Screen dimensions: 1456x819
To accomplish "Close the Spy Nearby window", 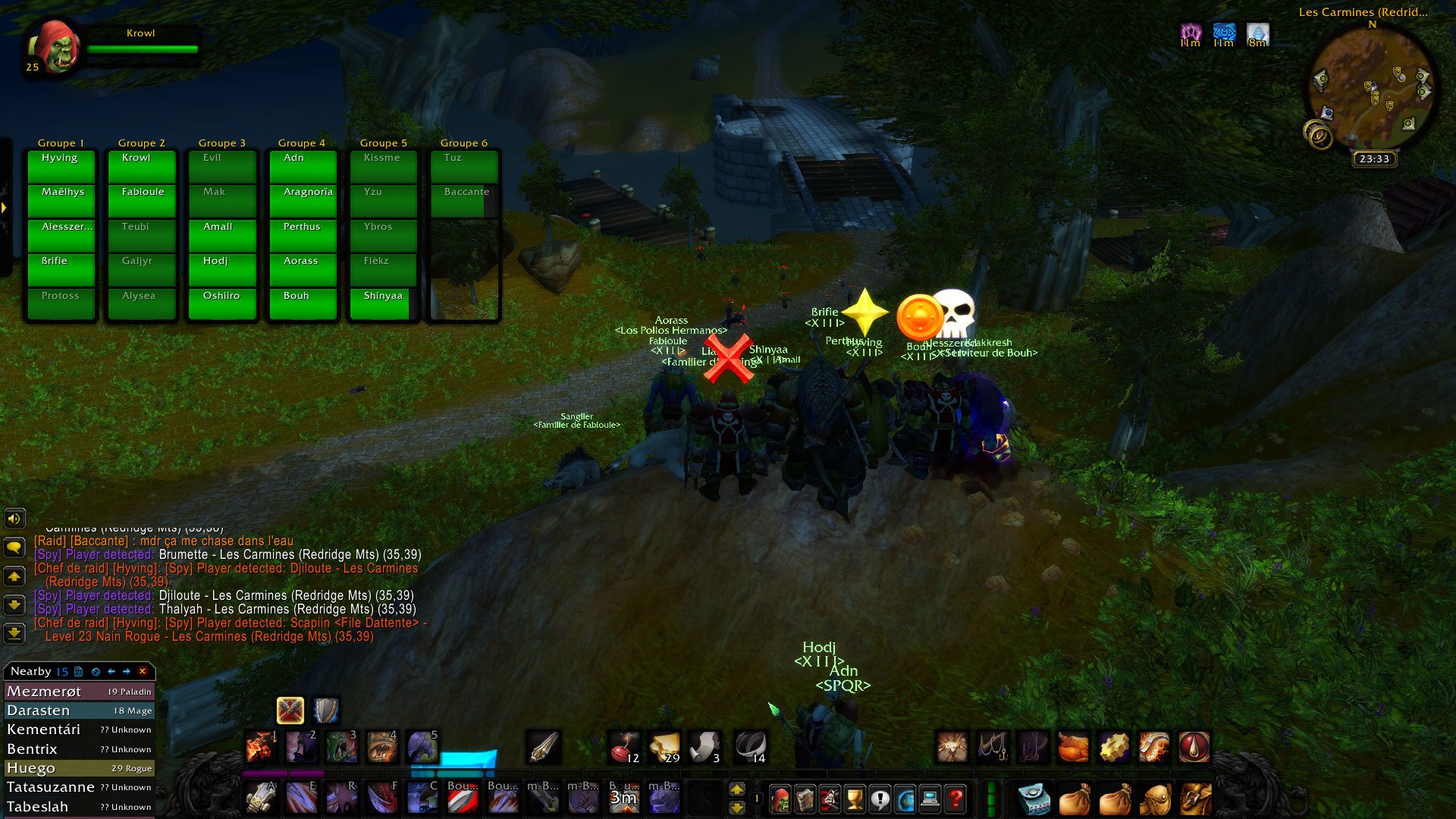I will point(143,671).
